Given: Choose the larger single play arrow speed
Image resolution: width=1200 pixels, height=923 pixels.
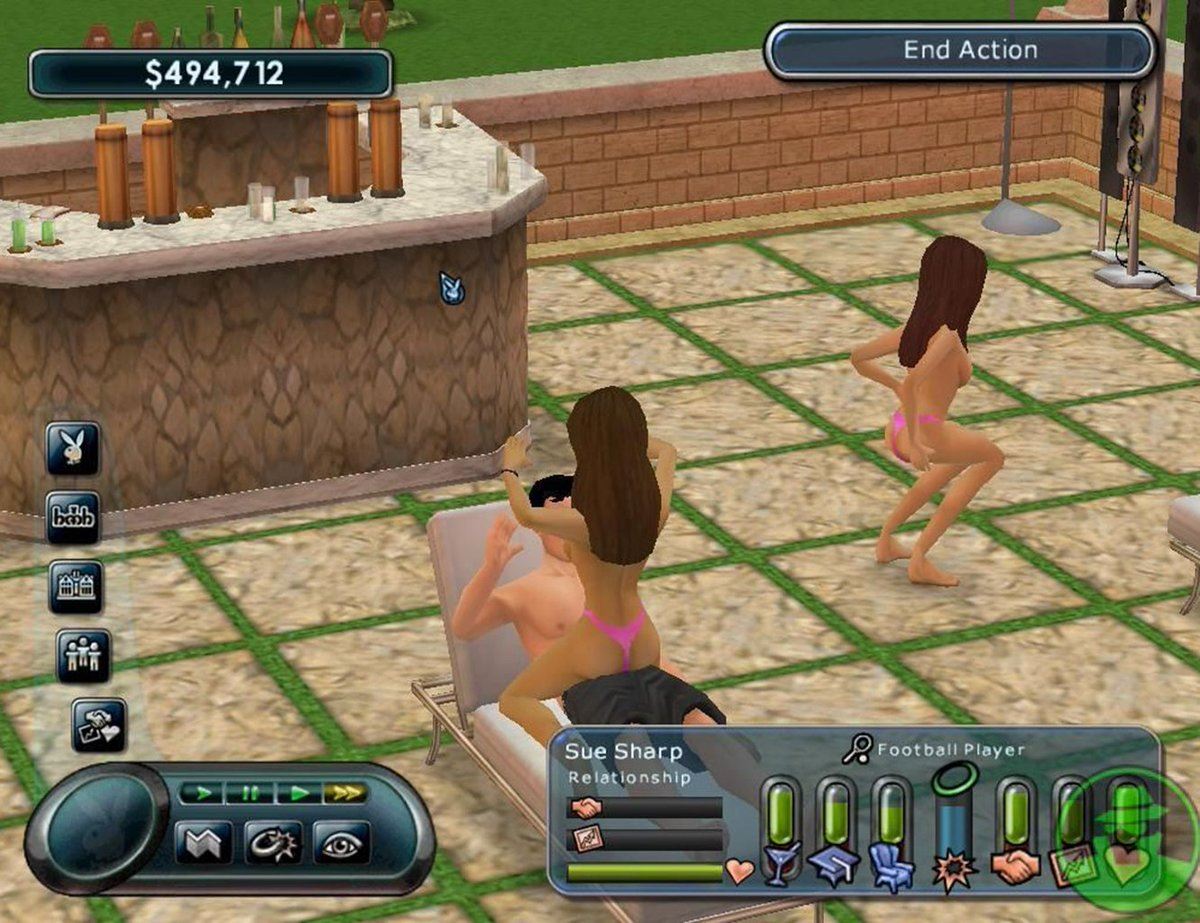Looking at the screenshot, I should tap(298, 793).
